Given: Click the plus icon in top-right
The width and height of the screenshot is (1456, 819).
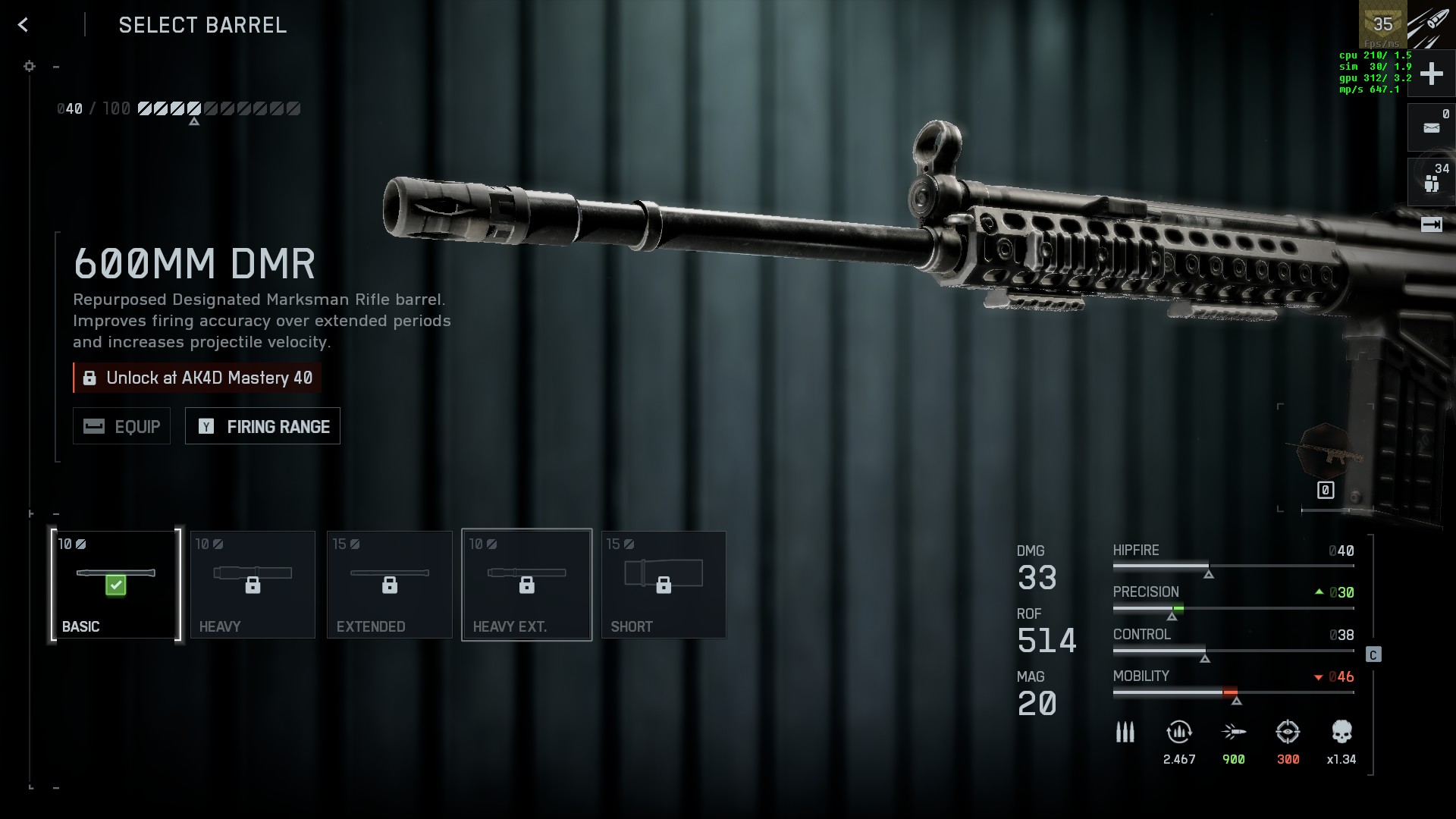Looking at the screenshot, I should (x=1431, y=74).
